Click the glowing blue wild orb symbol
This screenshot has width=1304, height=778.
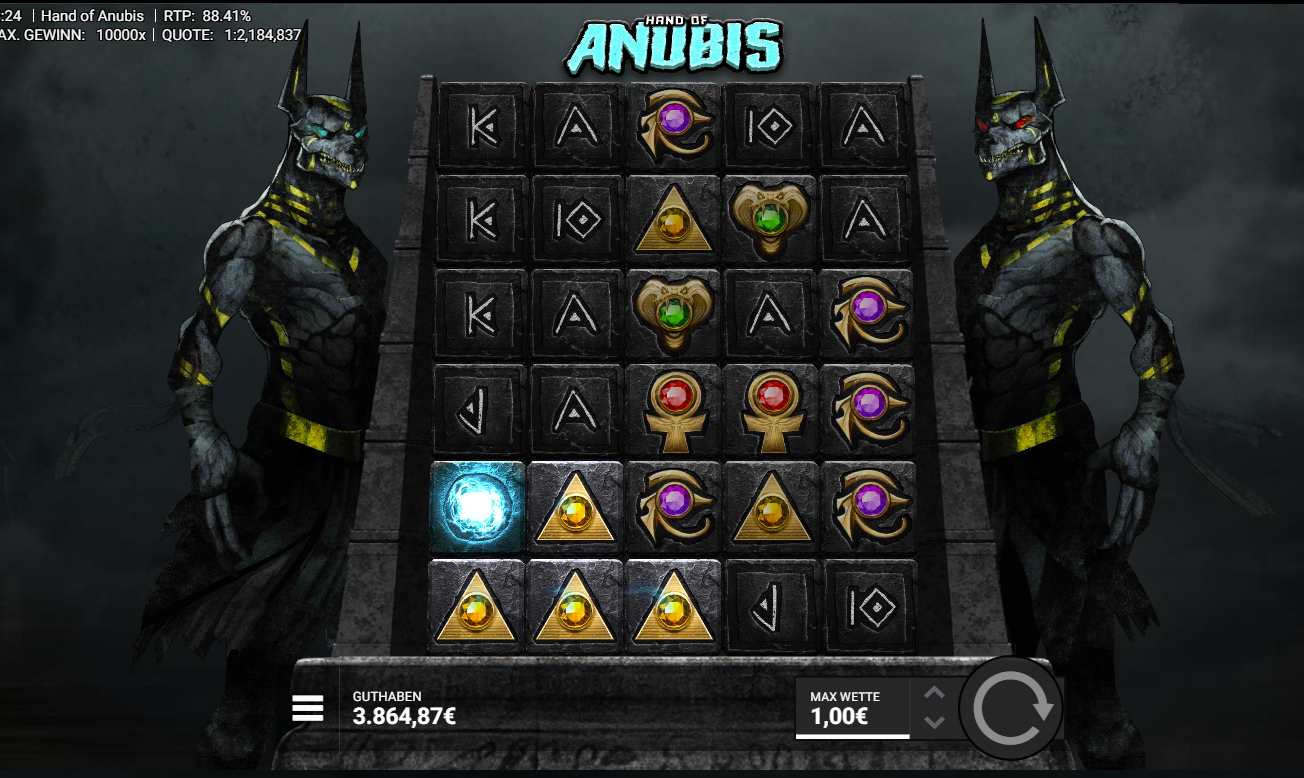[x=477, y=507]
